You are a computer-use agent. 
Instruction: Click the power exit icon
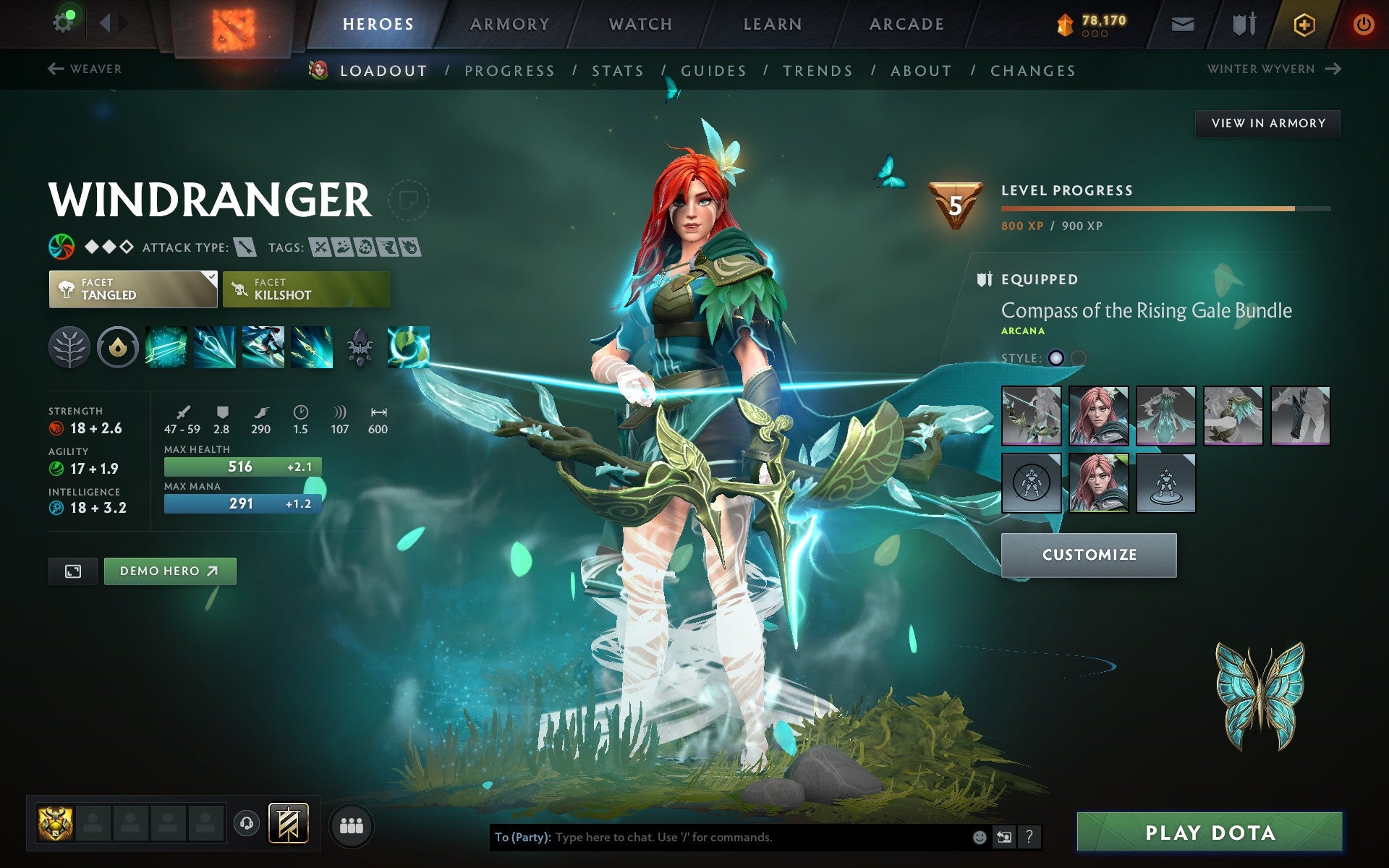pos(1364,23)
